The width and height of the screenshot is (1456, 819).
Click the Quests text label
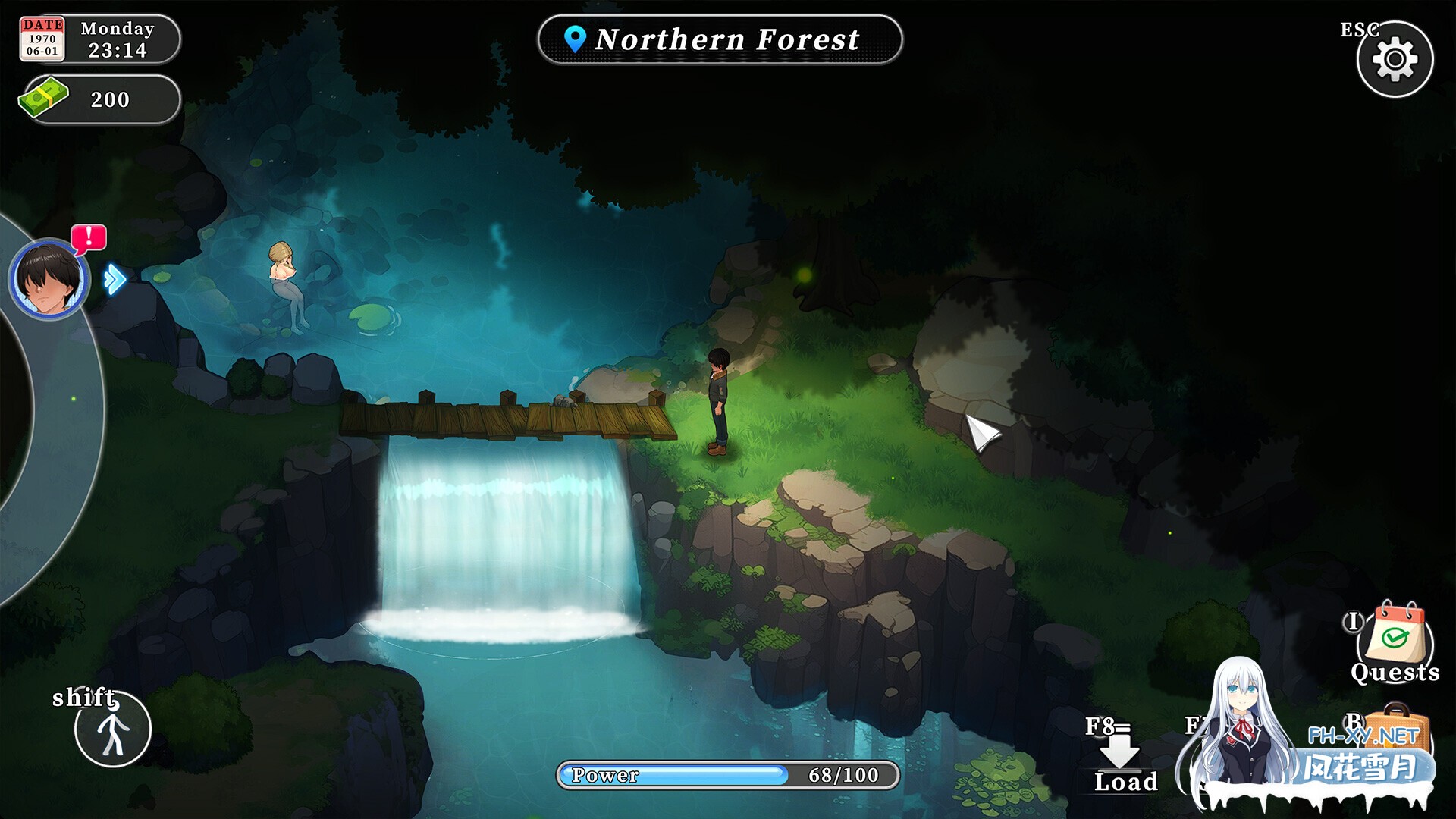coord(1395,673)
